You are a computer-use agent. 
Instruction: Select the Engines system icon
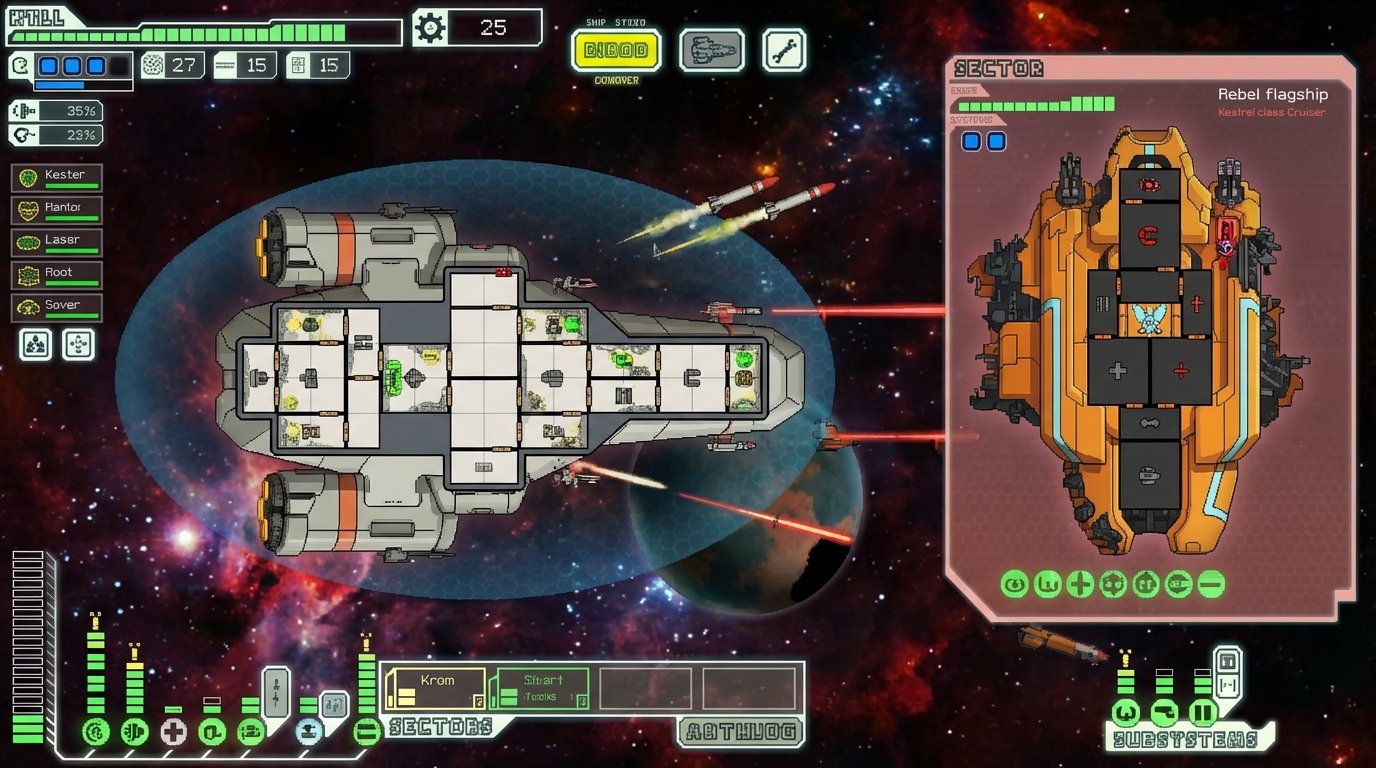click(x=135, y=732)
